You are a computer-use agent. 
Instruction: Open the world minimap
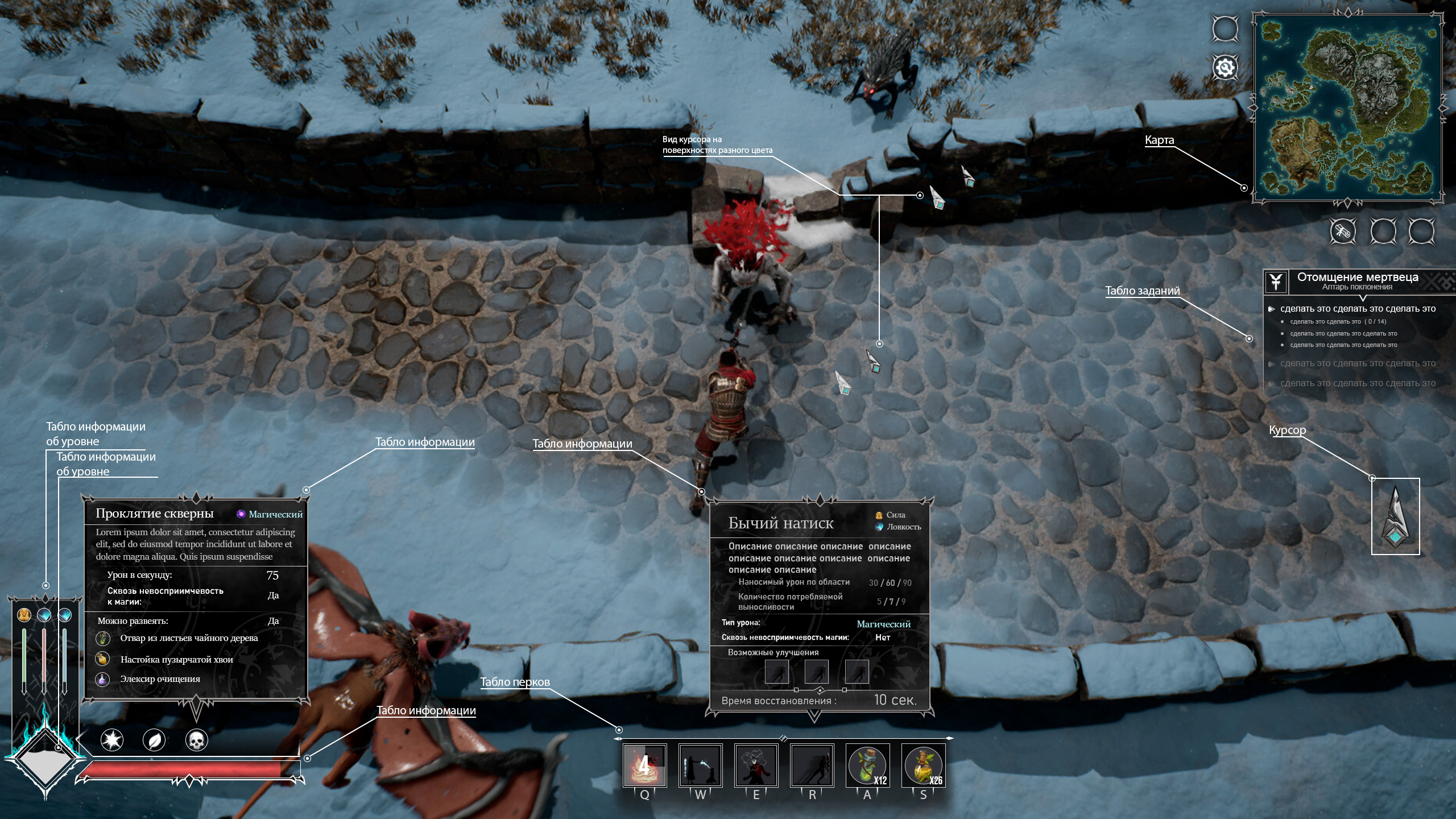pos(1347,108)
